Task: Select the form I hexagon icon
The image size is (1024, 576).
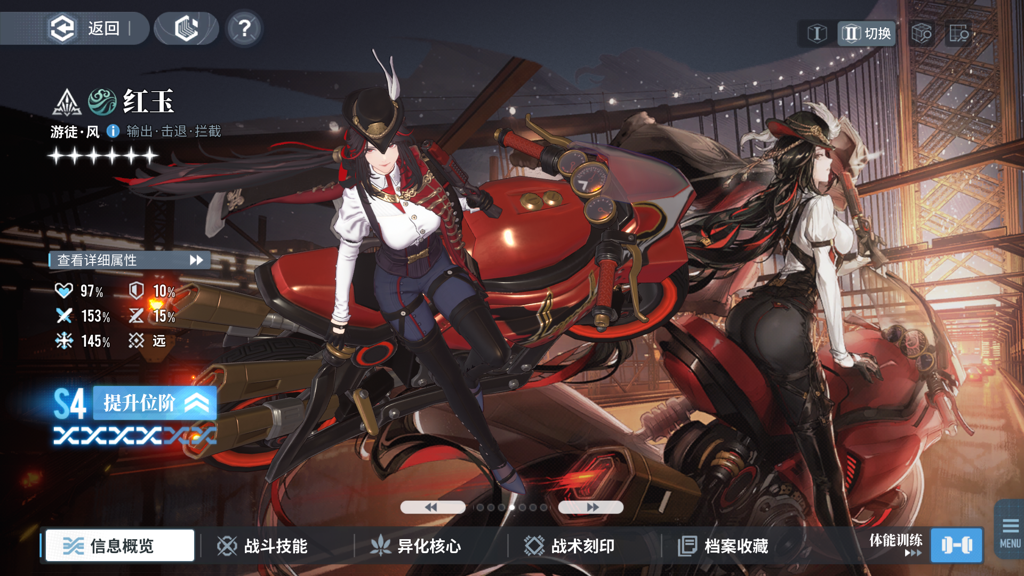Action: pos(817,33)
